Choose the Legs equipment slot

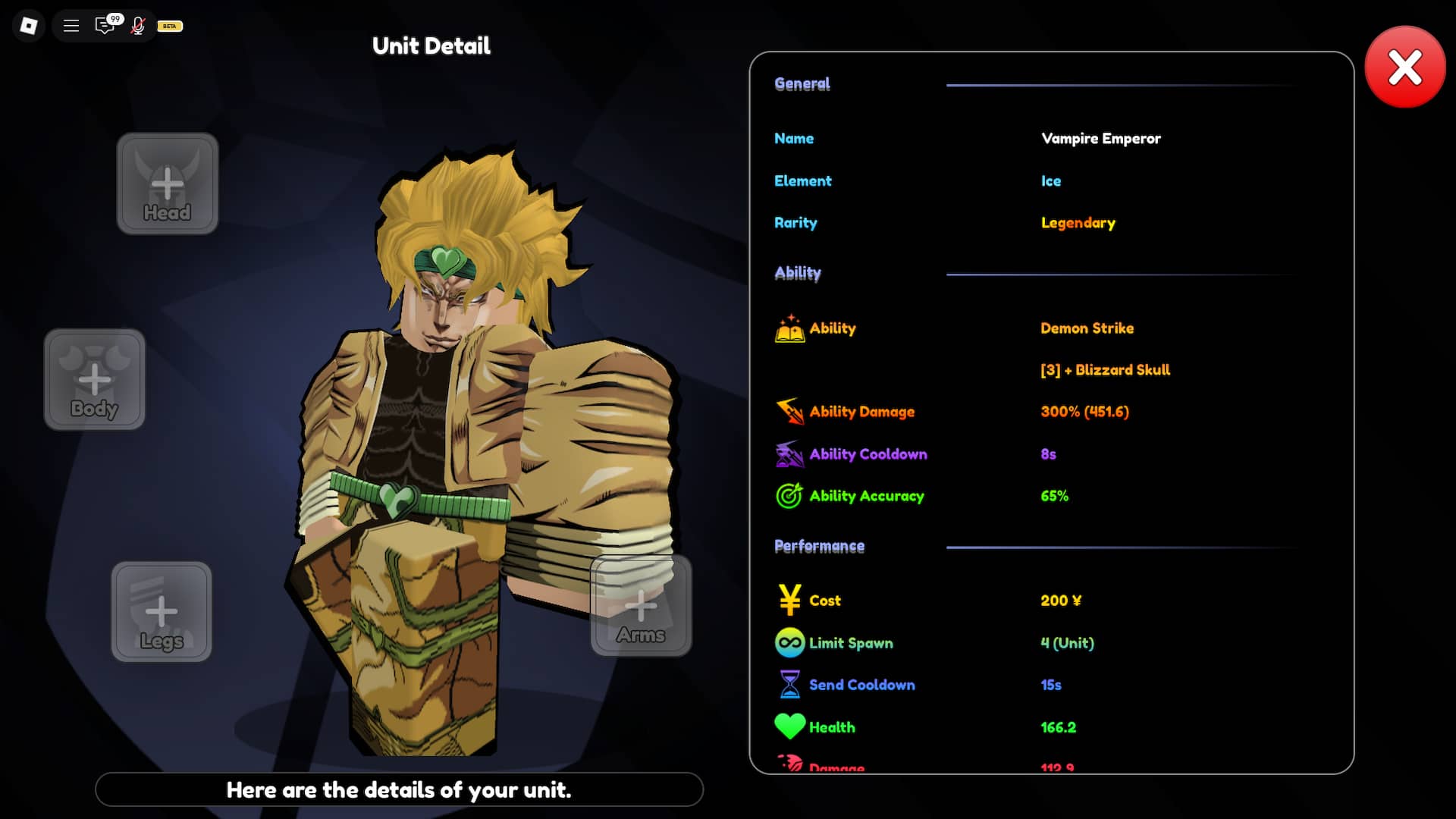pos(162,612)
